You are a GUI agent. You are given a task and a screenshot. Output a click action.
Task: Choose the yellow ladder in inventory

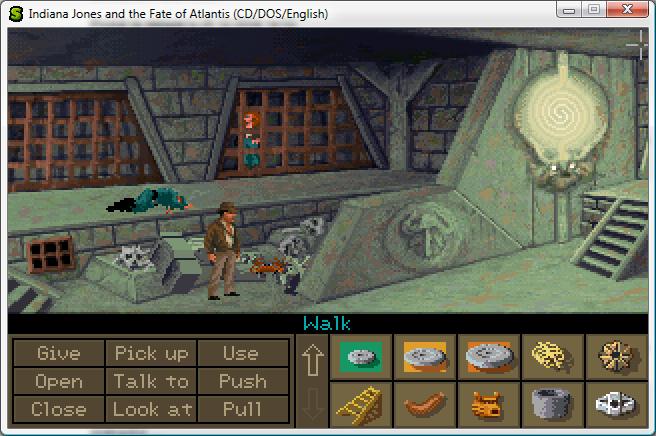coord(360,405)
